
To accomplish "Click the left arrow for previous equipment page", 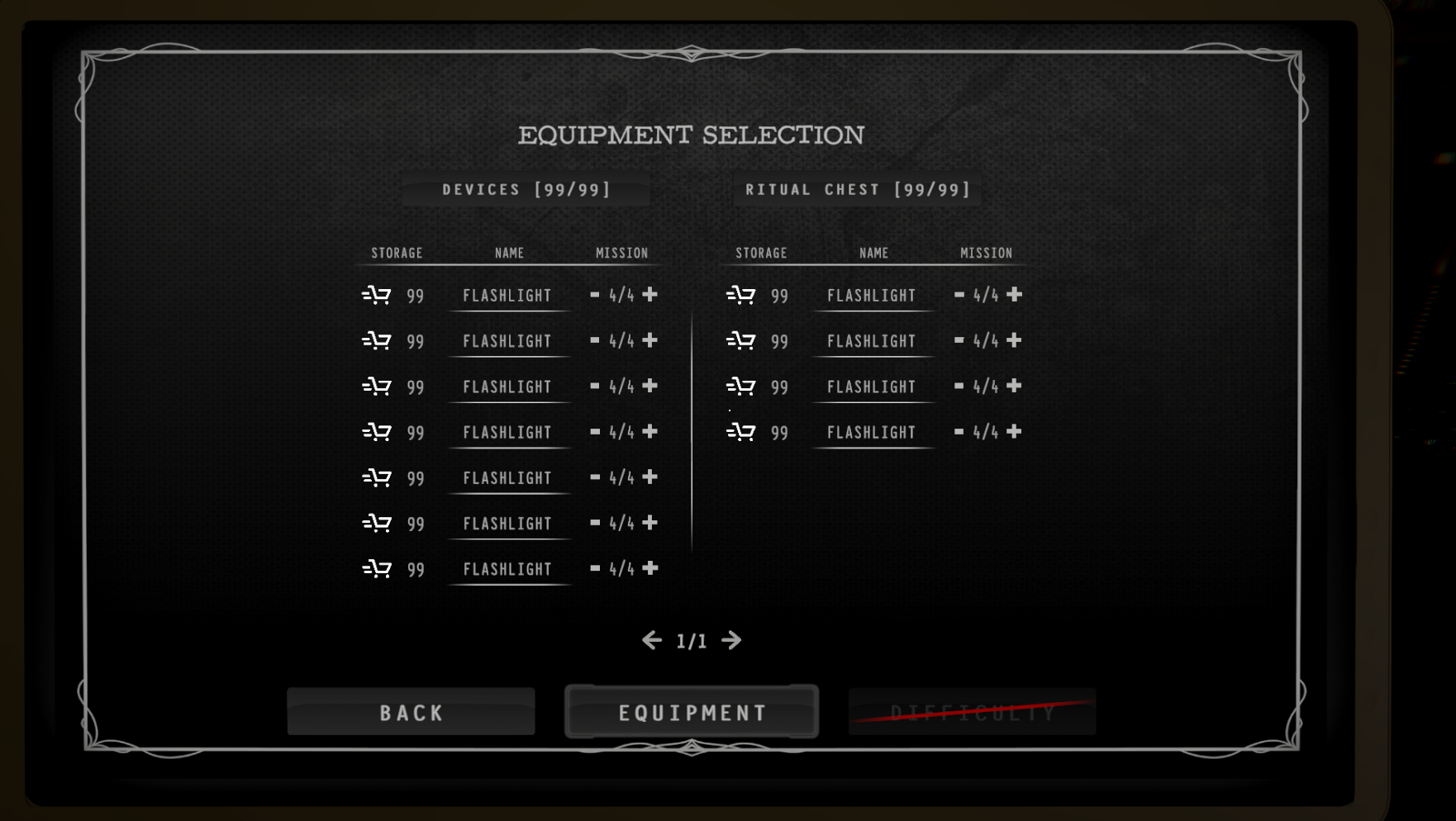I will 652,640.
